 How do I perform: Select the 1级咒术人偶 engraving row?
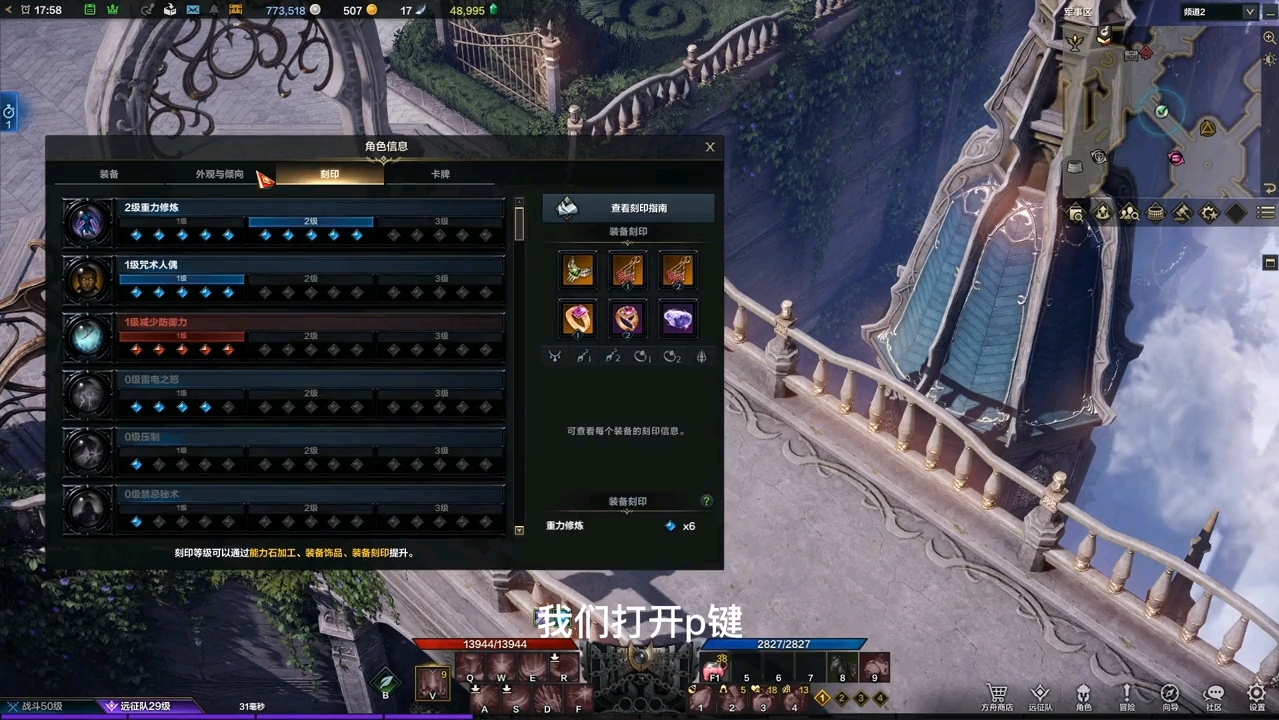coord(310,279)
